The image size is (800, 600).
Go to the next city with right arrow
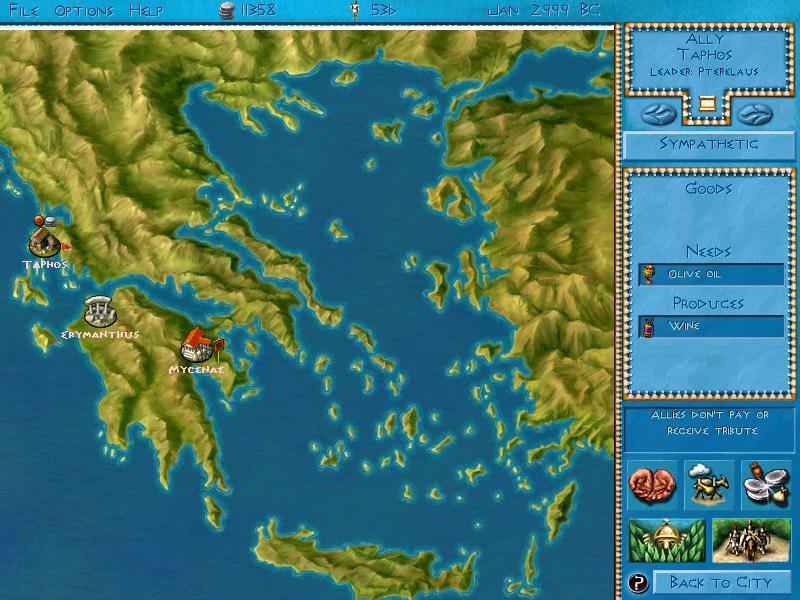(756, 109)
